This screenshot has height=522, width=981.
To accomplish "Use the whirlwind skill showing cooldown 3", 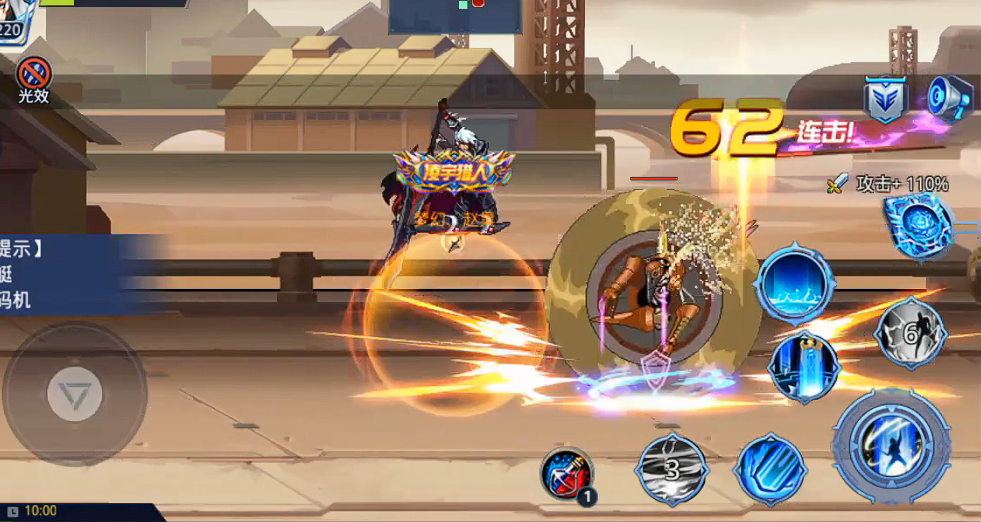I will point(672,467).
